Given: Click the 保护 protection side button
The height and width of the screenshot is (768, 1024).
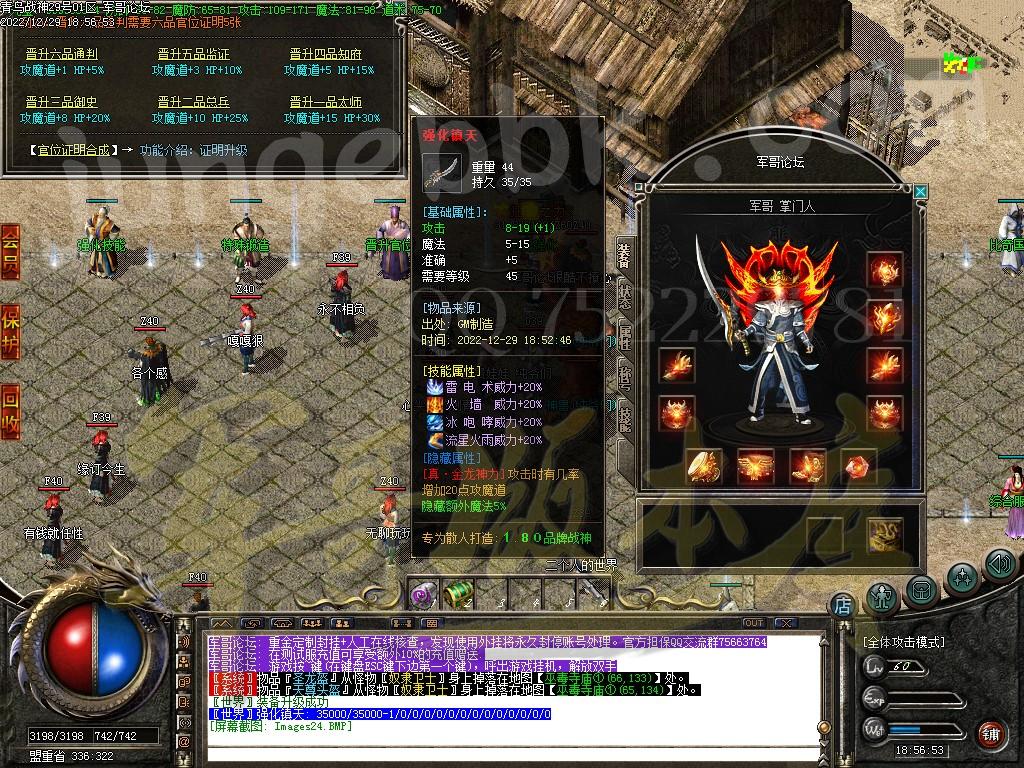Looking at the screenshot, I should pyautogui.click(x=10, y=331).
